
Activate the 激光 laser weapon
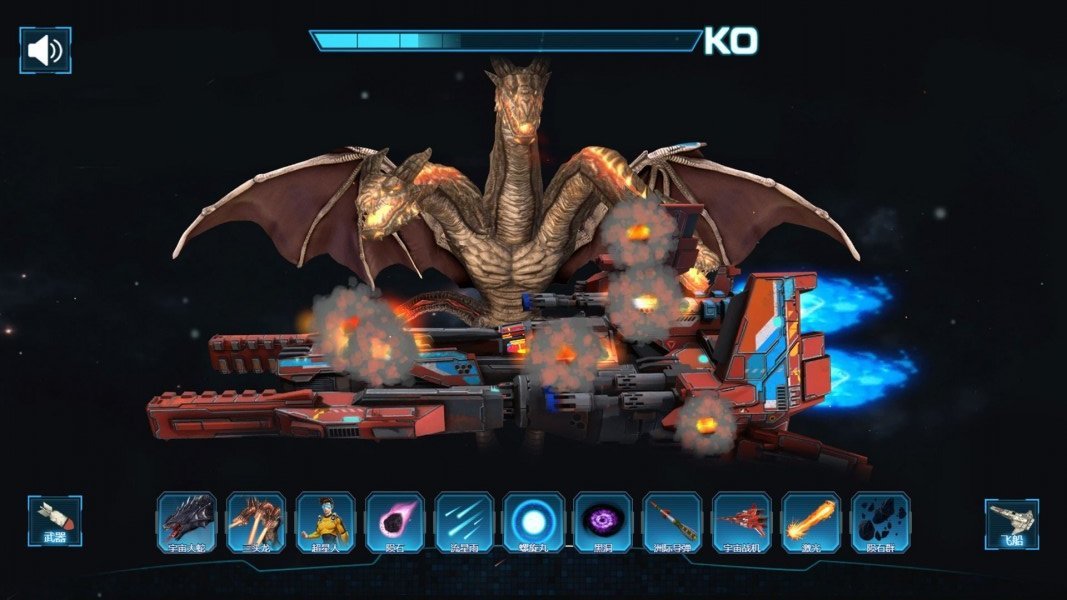tap(811, 522)
